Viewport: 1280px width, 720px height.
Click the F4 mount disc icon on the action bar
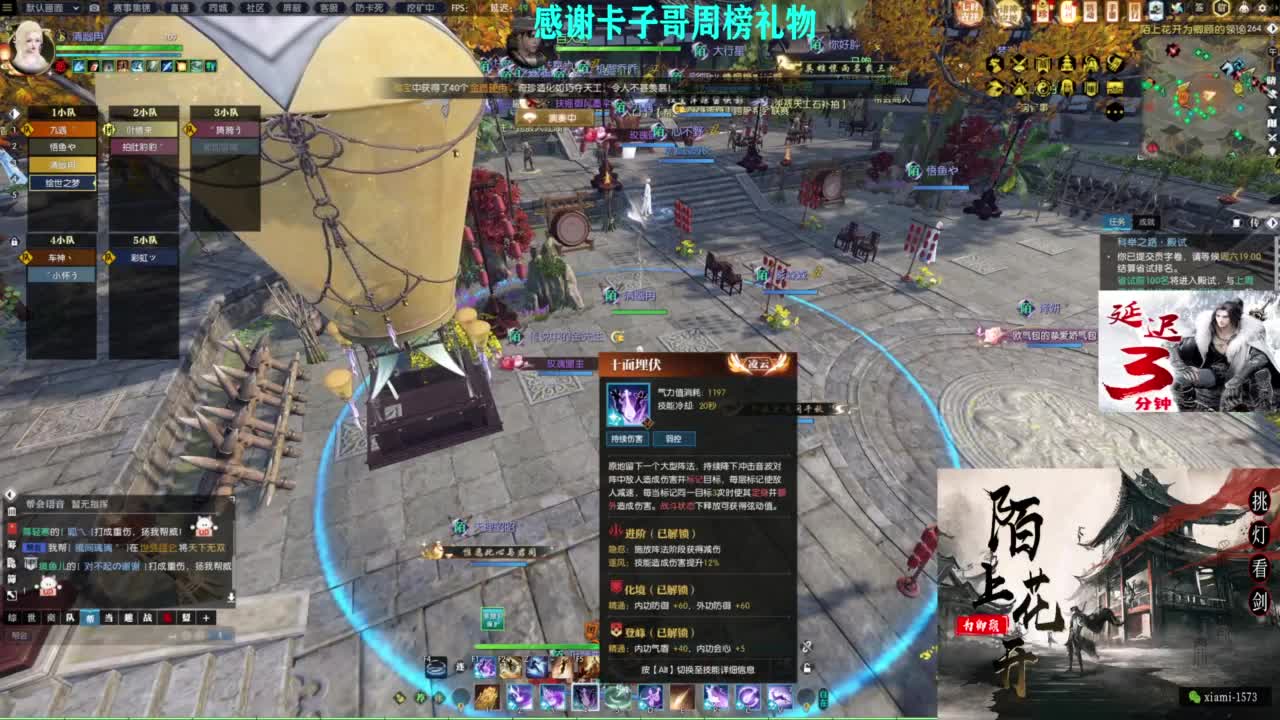pos(434,666)
